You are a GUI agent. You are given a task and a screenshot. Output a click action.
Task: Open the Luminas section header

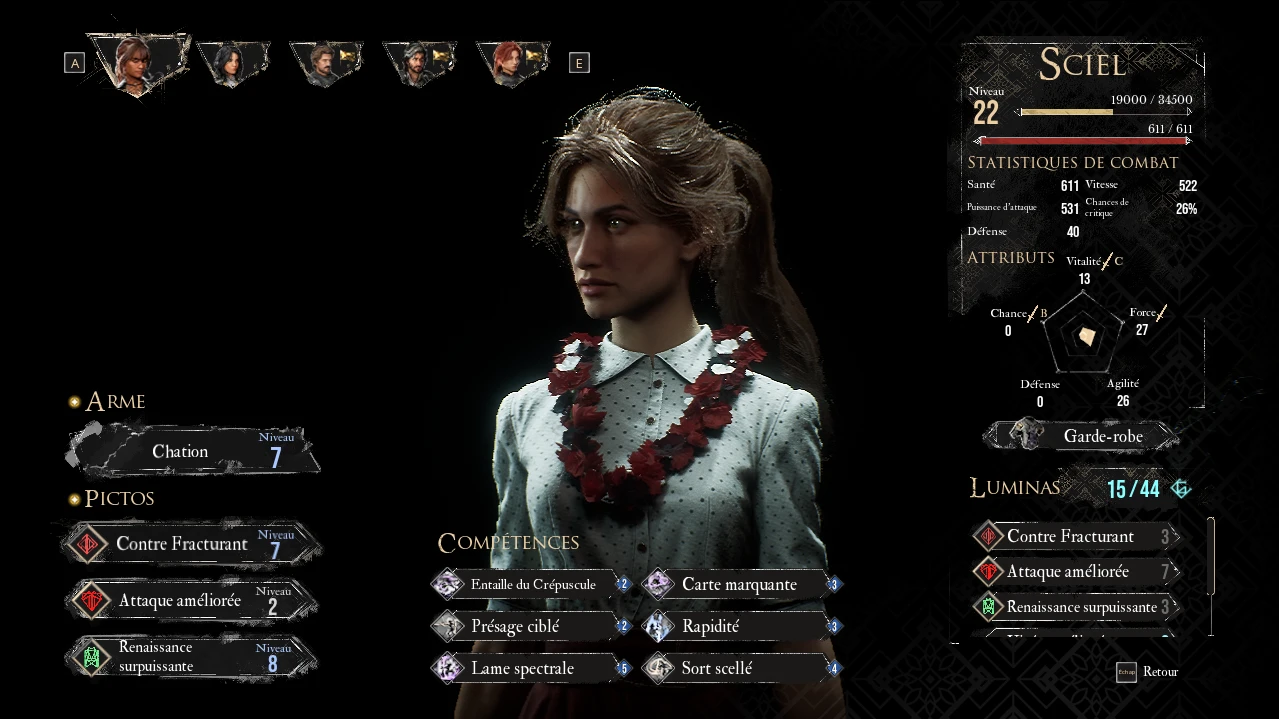(x=1015, y=488)
